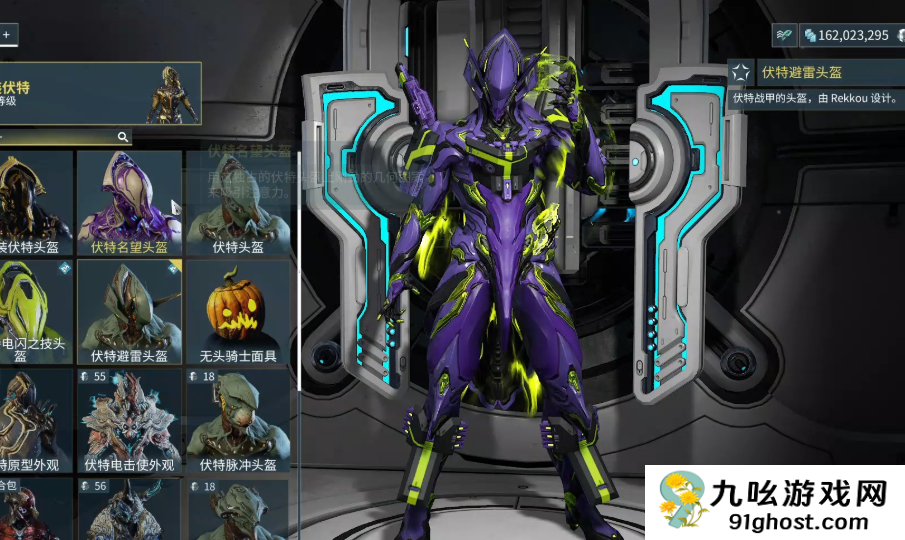
Task: Click the plus tab button
Action: pos(6,34)
